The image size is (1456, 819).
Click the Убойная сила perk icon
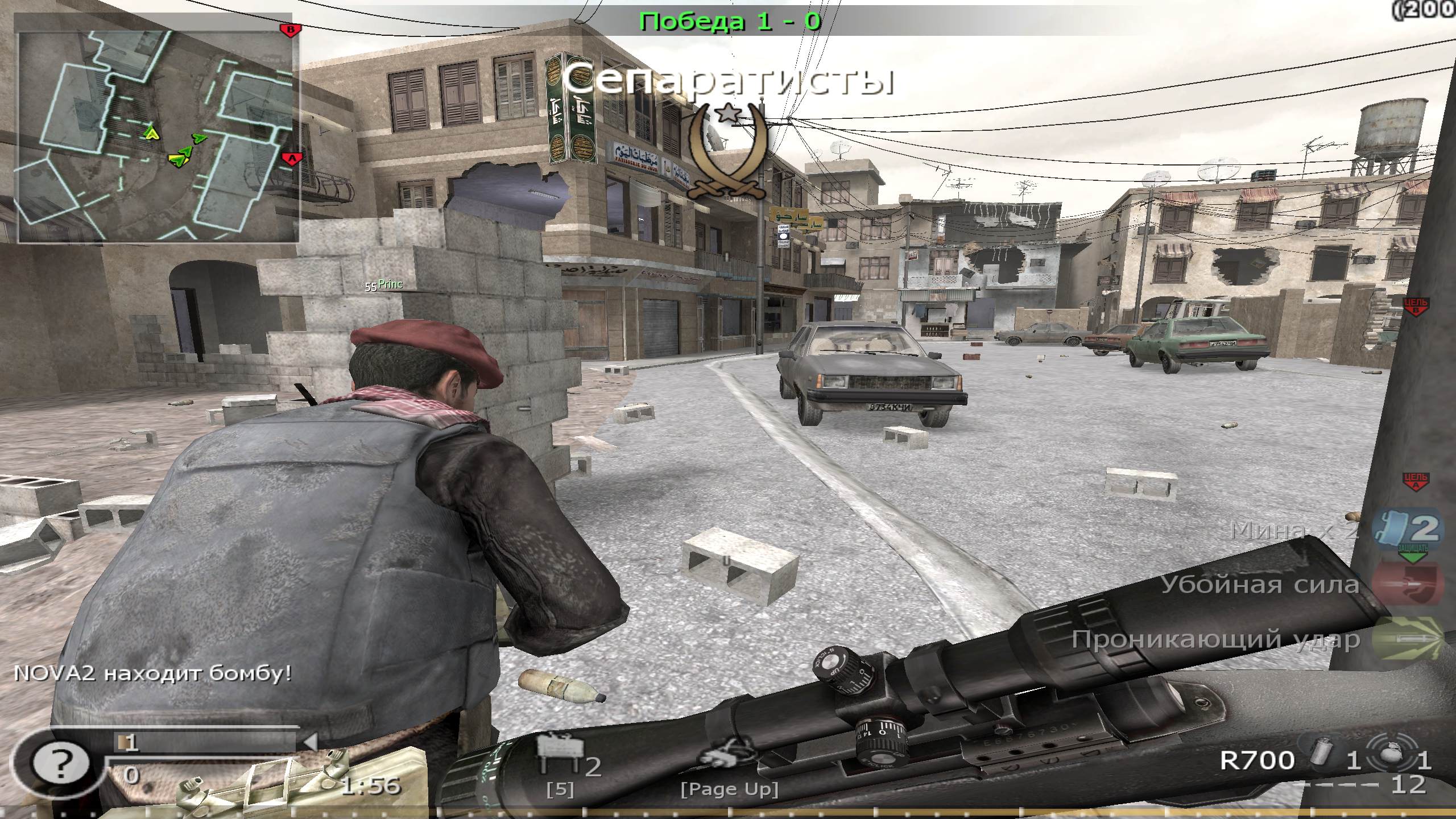point(1409,584)
